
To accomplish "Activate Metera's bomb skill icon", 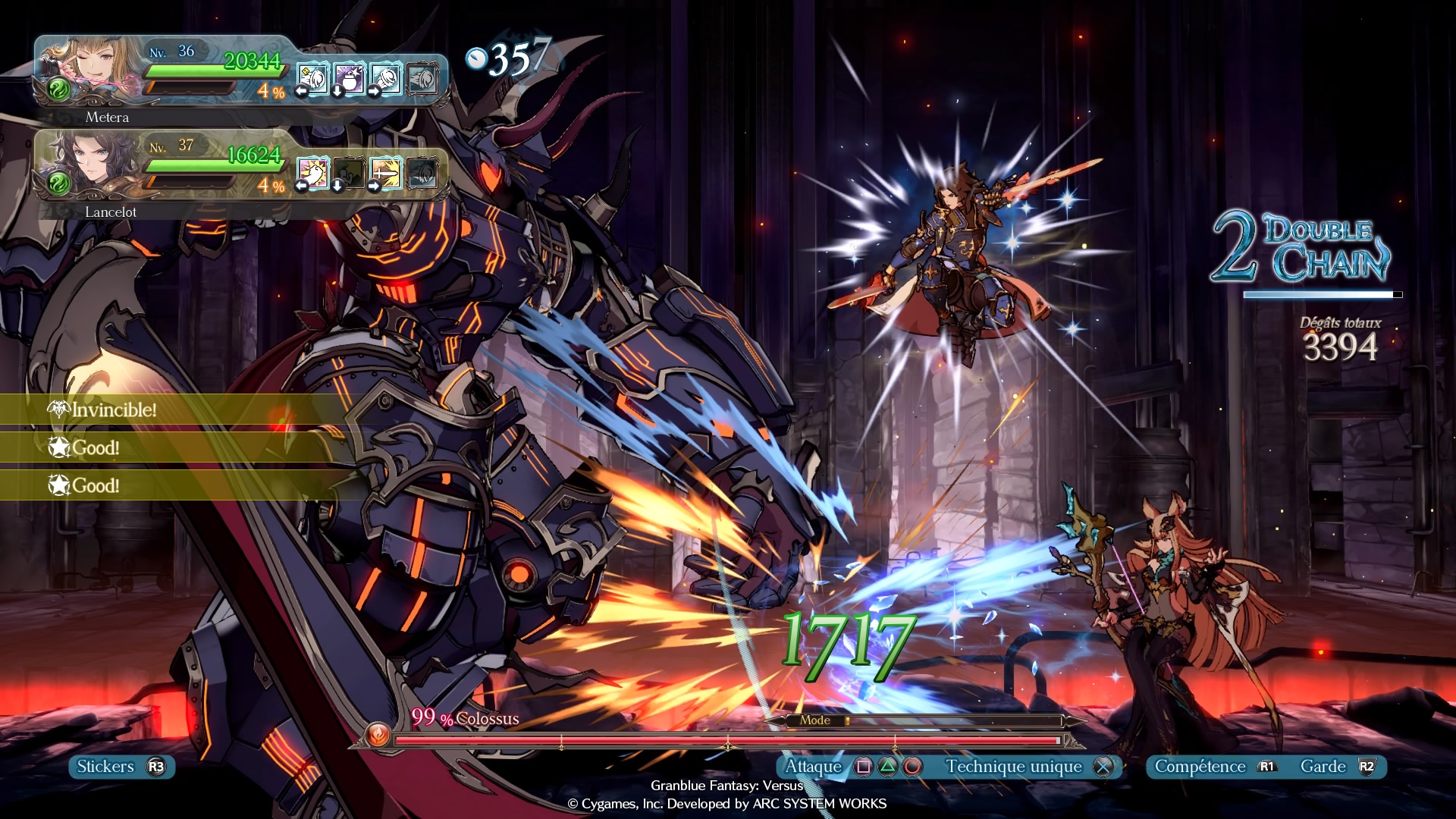I will pyautogui.click(x=349, y=79).
